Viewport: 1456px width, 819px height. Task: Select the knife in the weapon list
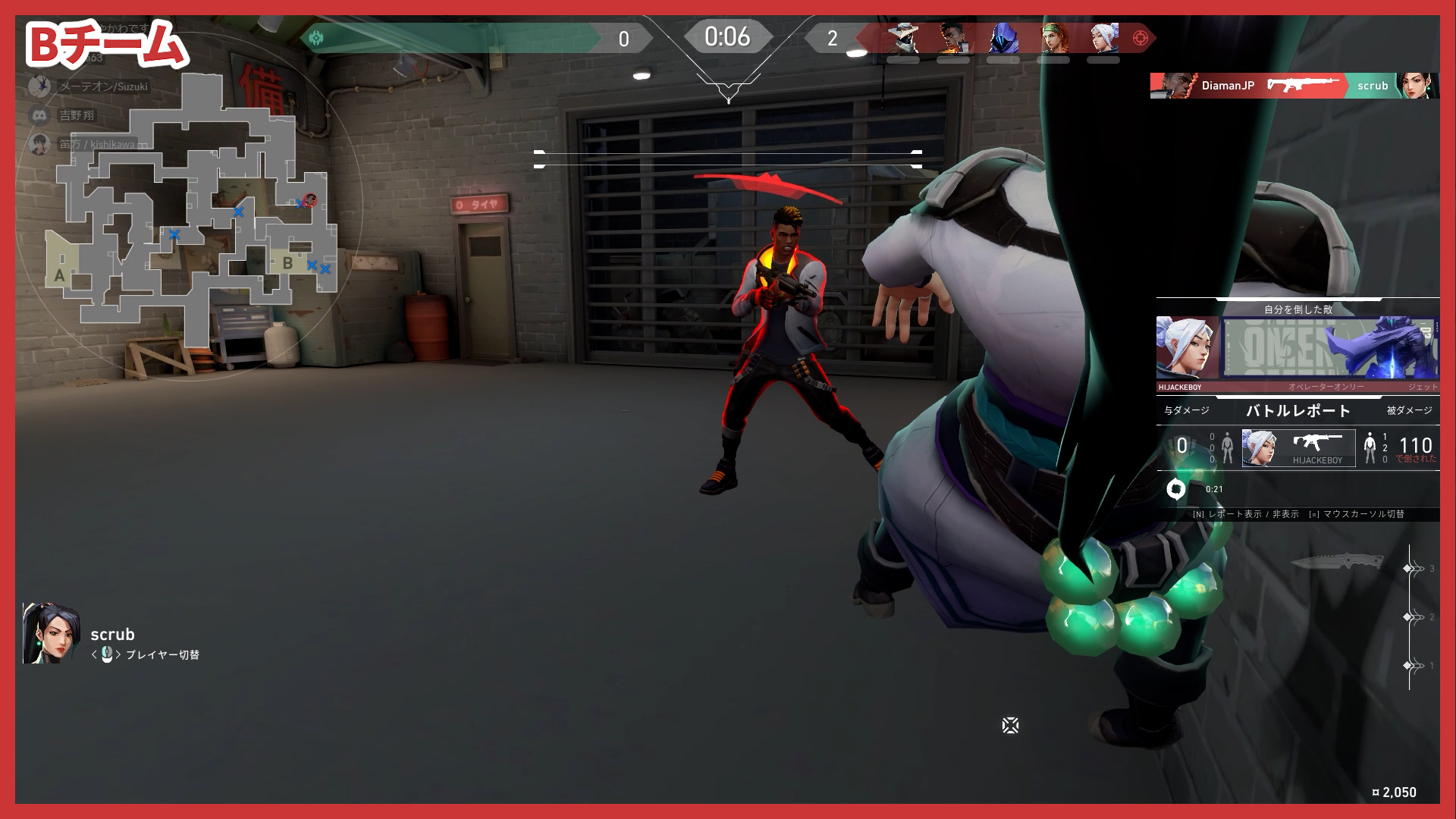click(x=1338, y=563)
